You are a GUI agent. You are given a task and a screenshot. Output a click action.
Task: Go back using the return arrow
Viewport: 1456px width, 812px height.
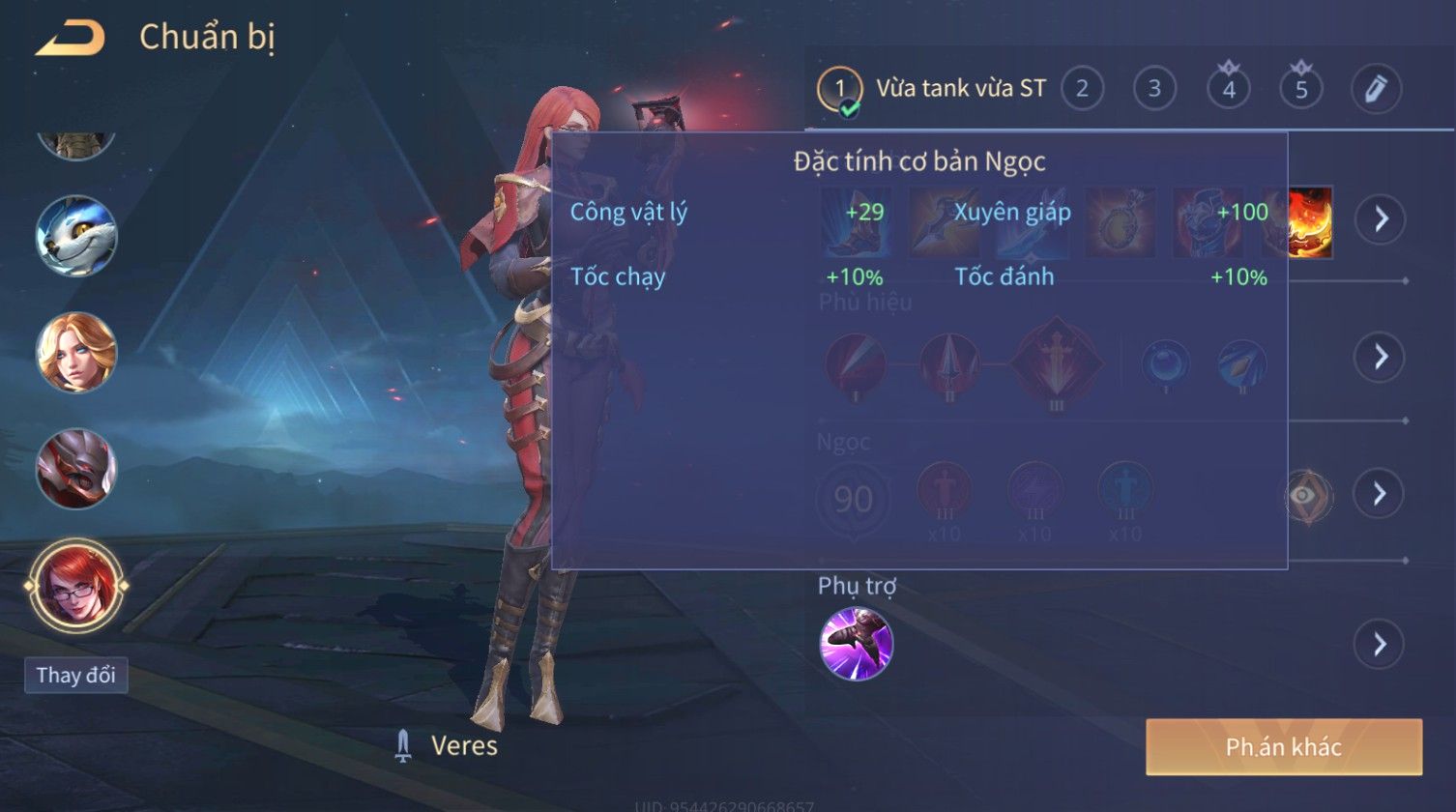pyautogui.click(x=70, y=39)
